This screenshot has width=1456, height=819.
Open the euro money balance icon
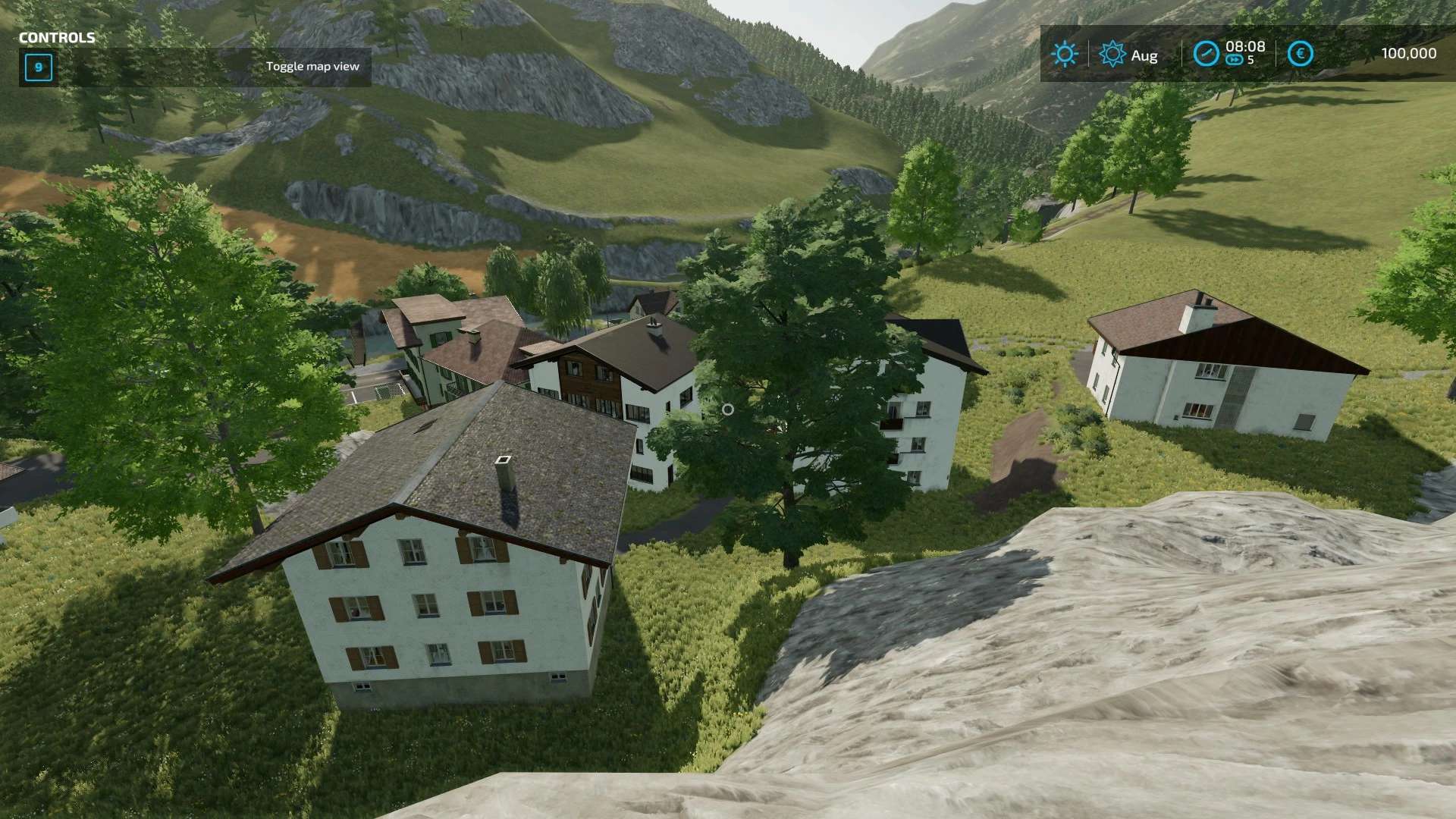click(1300, 54)
